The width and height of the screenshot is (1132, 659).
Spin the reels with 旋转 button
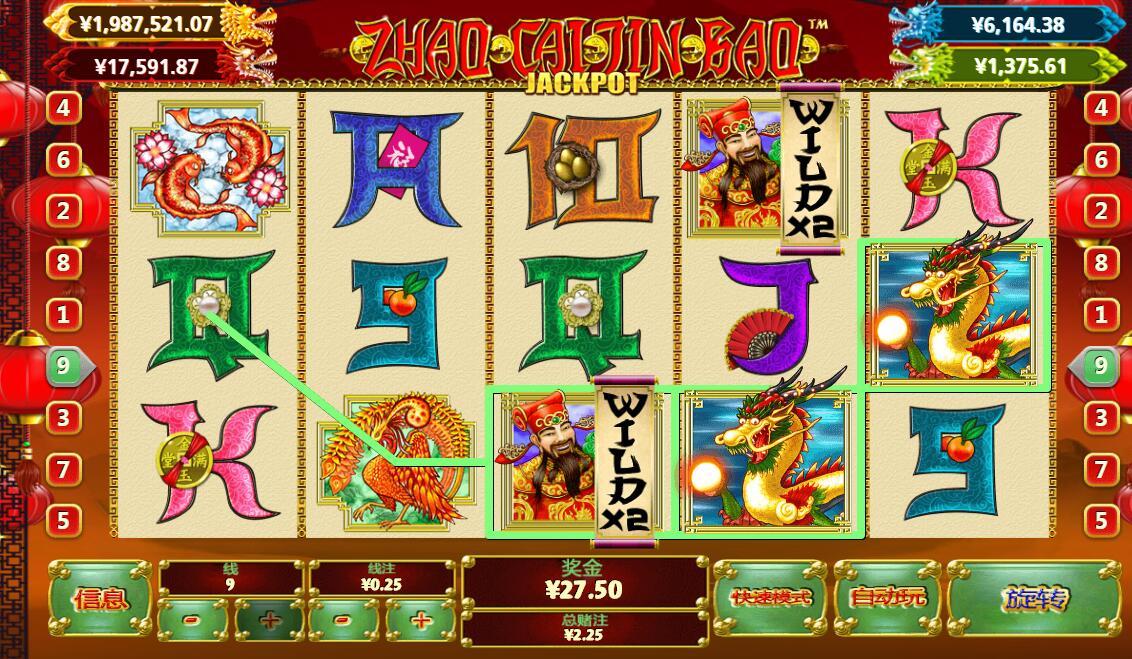pyautogui.click(x=1033, y=599)
